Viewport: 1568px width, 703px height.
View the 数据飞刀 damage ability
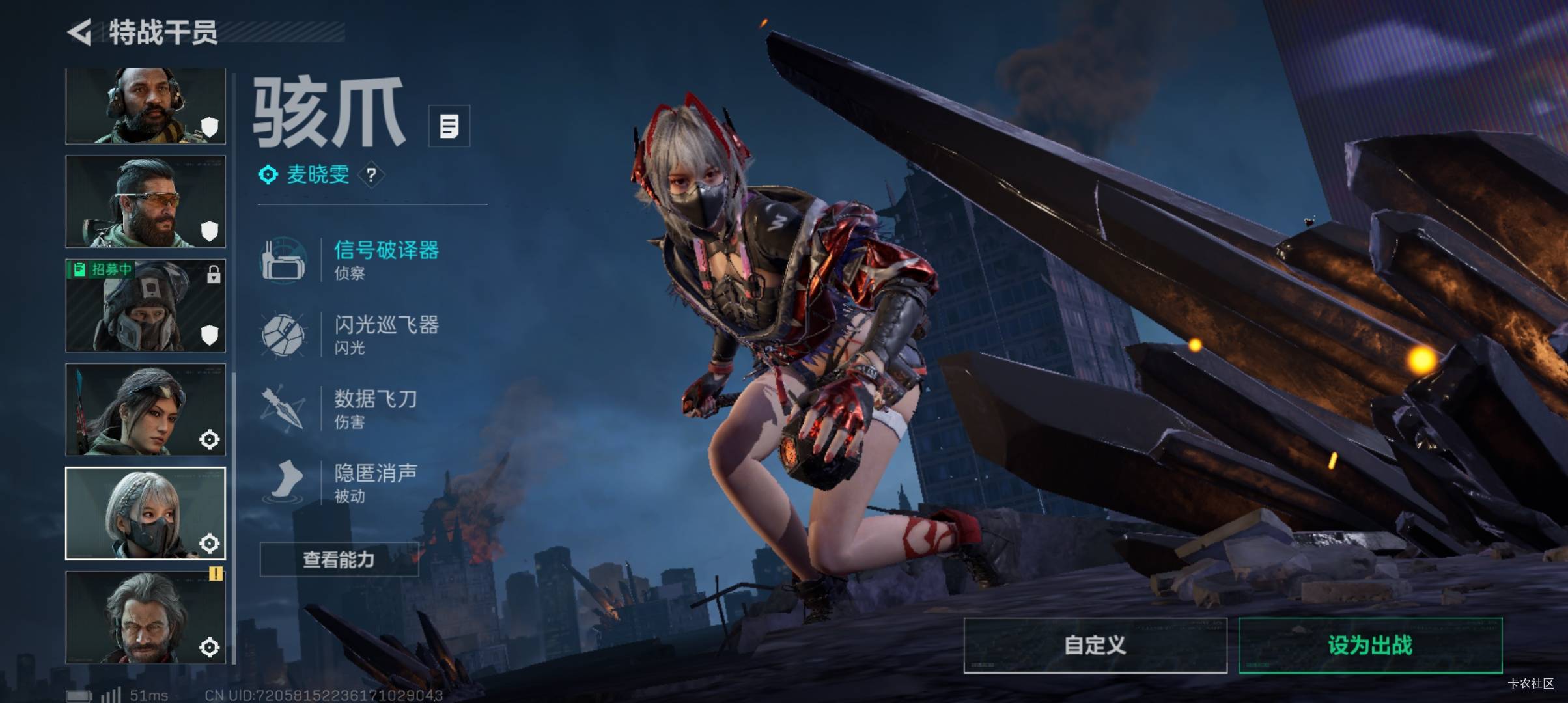pyautogui.click(x=375, y=407)
